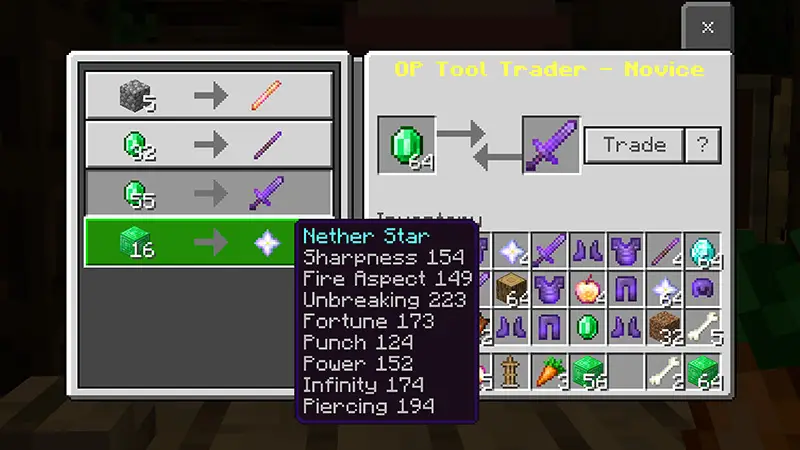Select the diamond stack in inventory

pos(703,251)
